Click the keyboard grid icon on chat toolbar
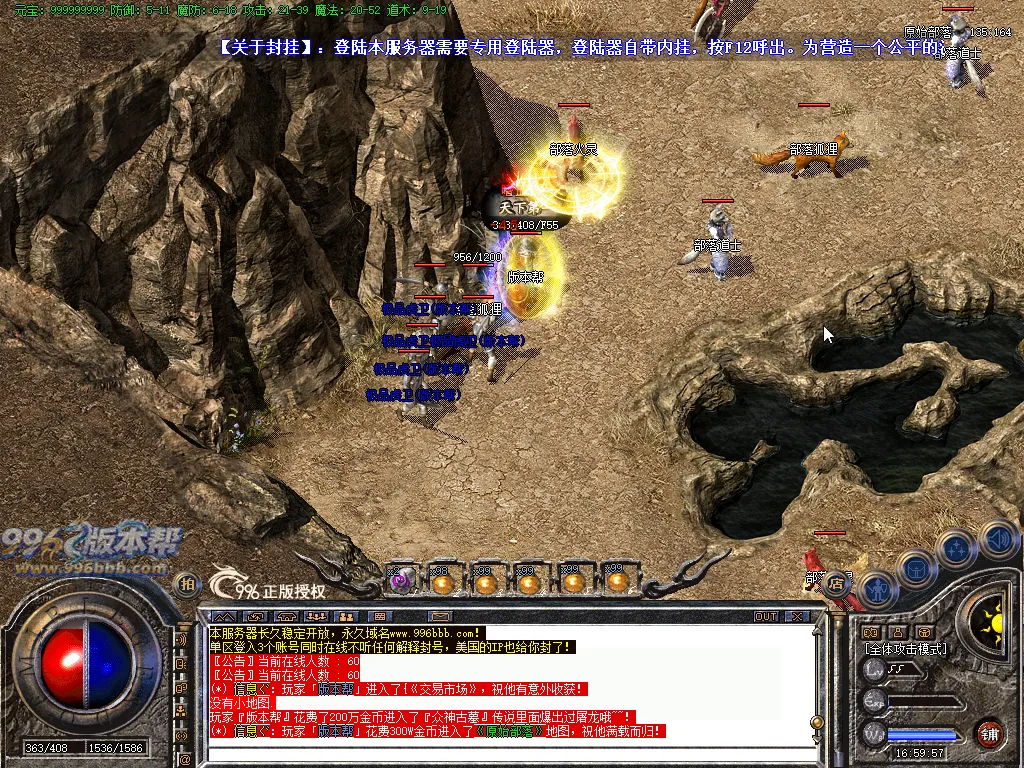Image resolution: width=1024 pixels, height=768 pixels. pyautogui.click(x=379, y=616)
